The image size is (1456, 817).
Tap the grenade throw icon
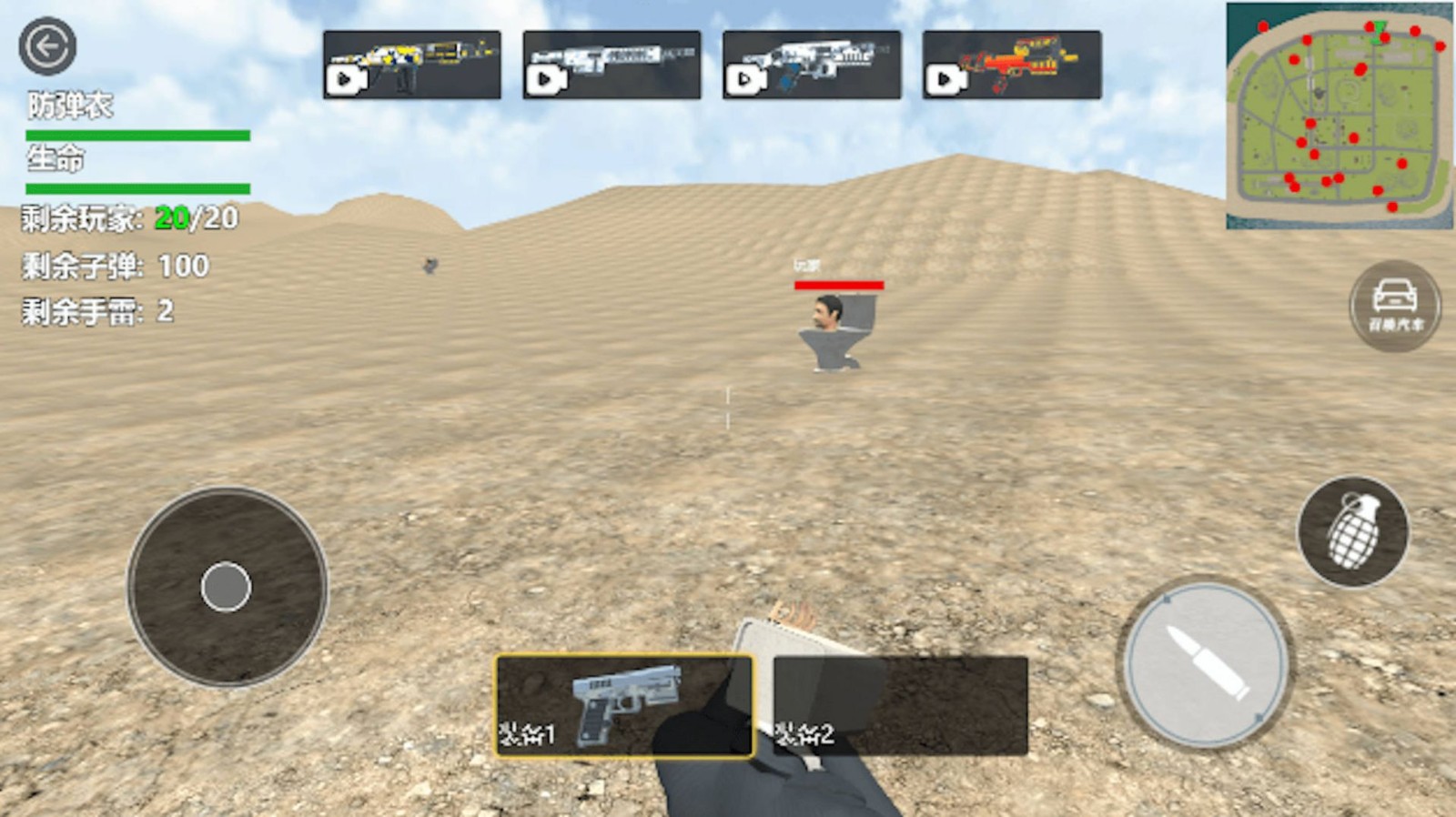click(1354, 533)
